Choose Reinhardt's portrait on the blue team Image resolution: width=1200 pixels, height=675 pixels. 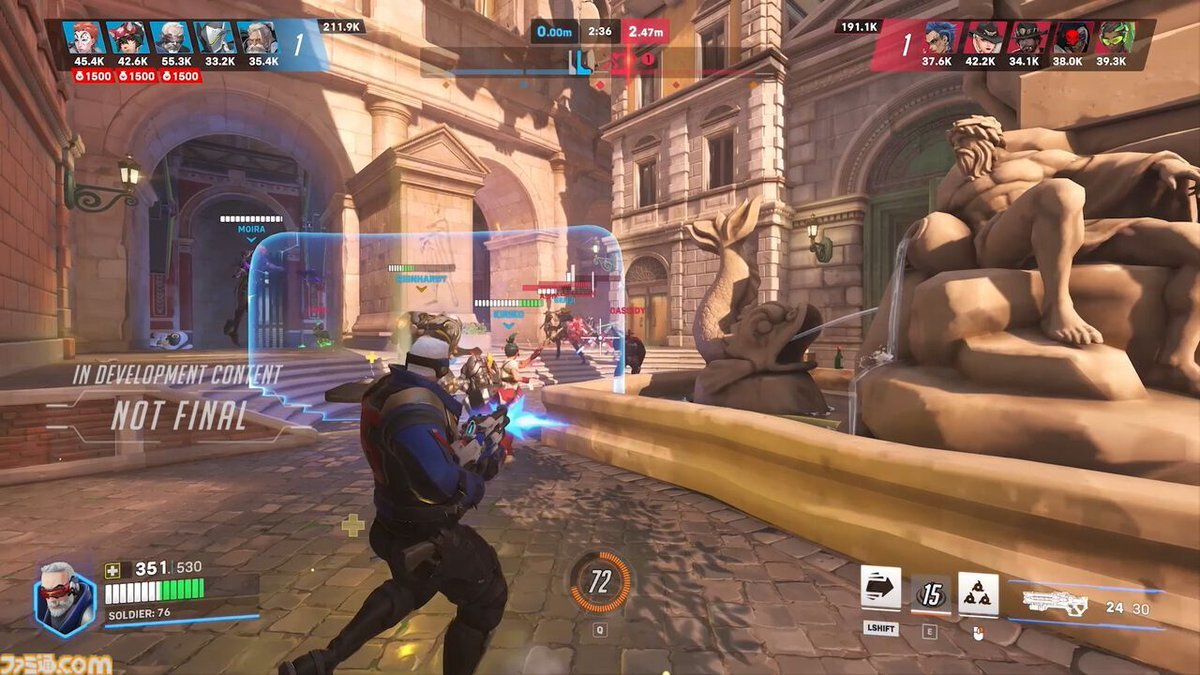tap(259, 37)
